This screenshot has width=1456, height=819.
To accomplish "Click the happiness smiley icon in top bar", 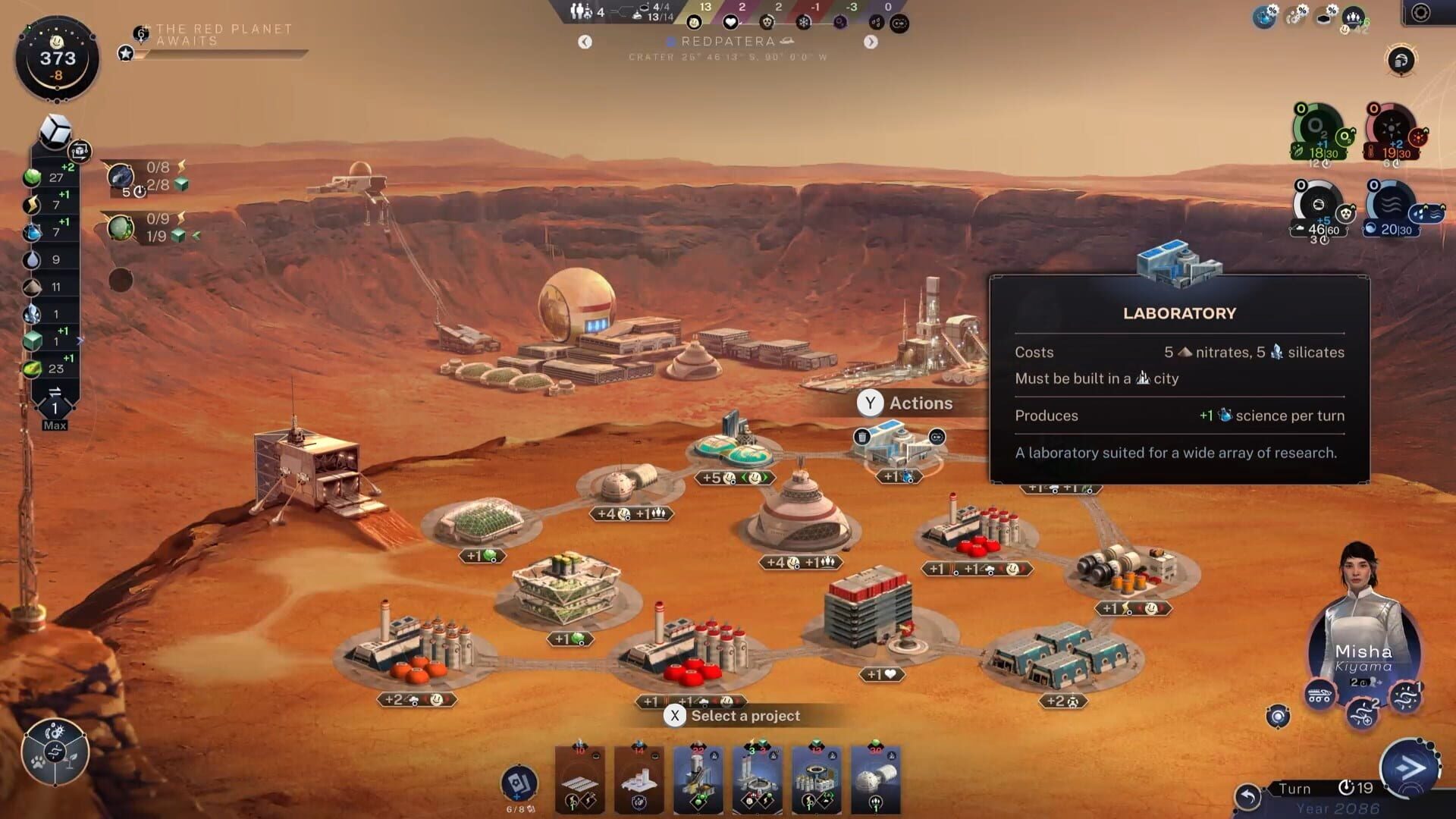I will coord(694,23).
